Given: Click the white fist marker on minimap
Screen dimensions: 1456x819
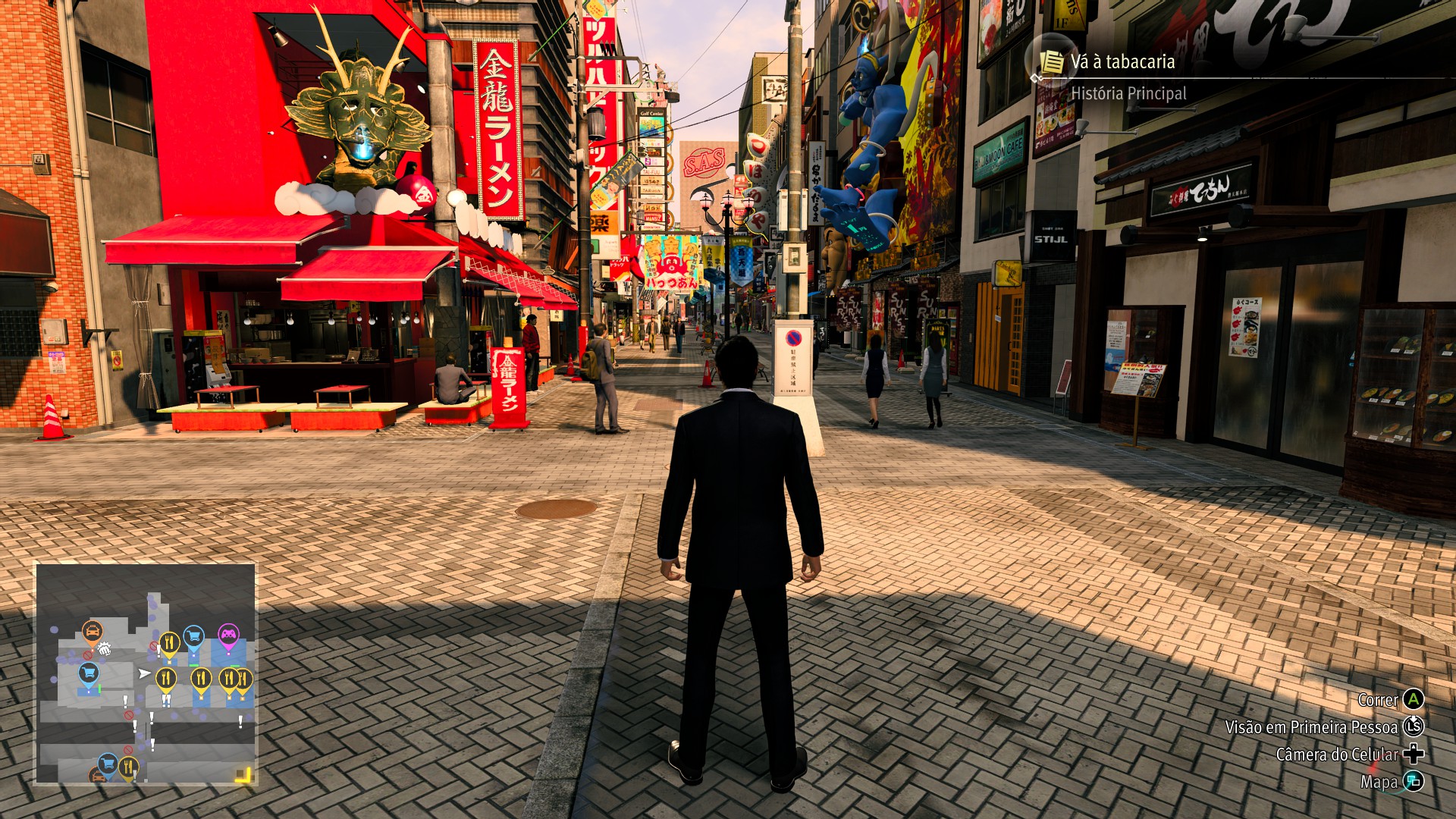Looking at the screenshot, I should click(105, 648).
